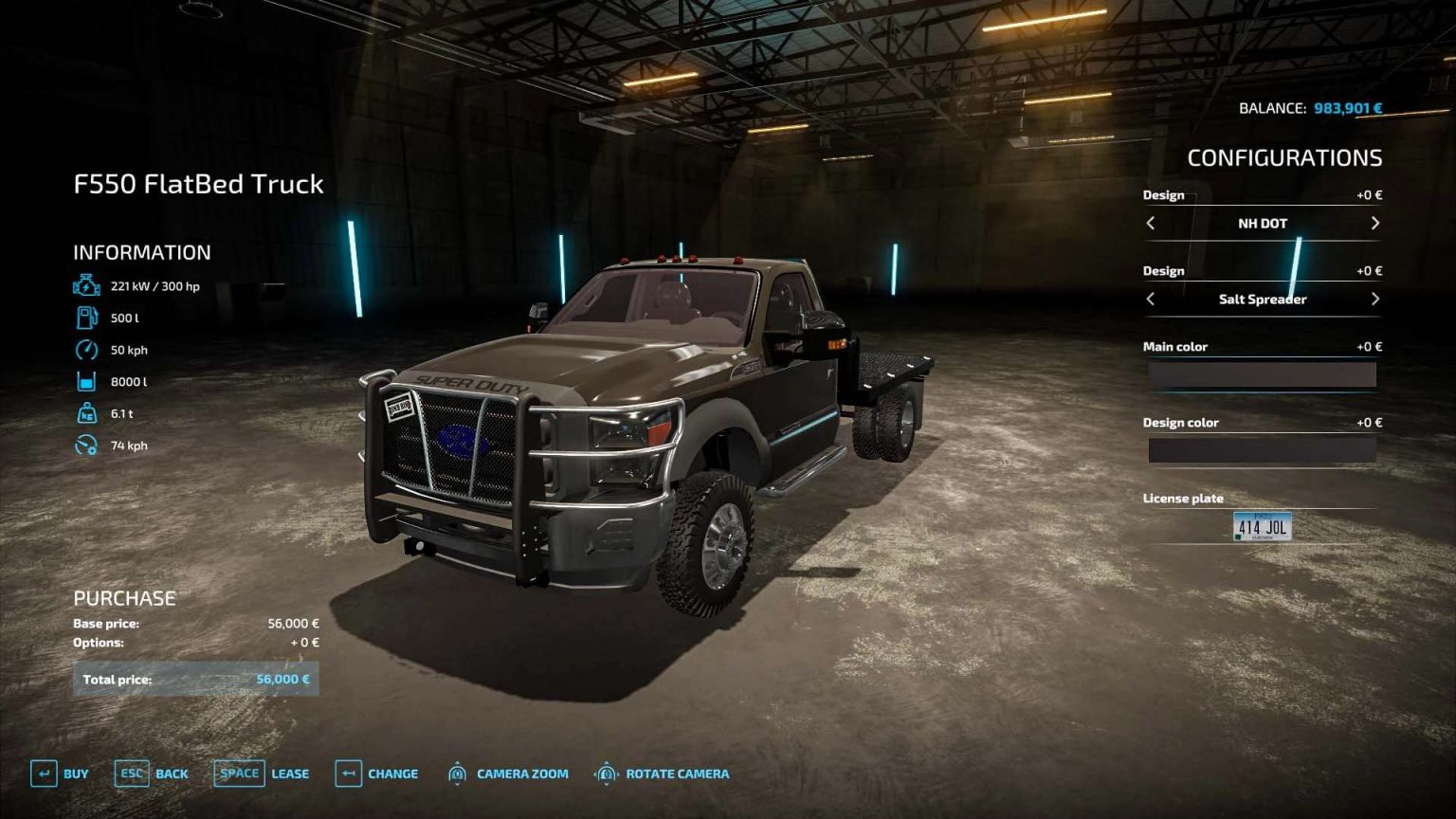The height and width of the screenshot is (819, 1456).
Task: Click the left arrow for the NH DOT design
Action: point(1153,224)
